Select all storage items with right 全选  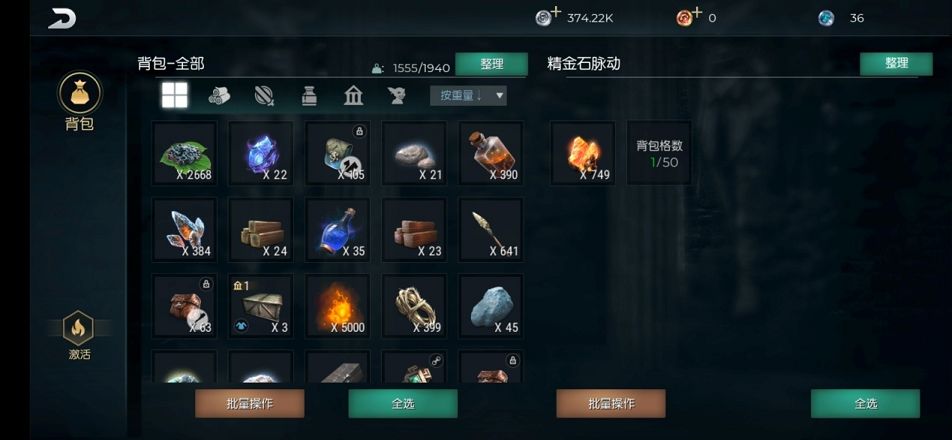pyautogui.click(x=865, y=403)
